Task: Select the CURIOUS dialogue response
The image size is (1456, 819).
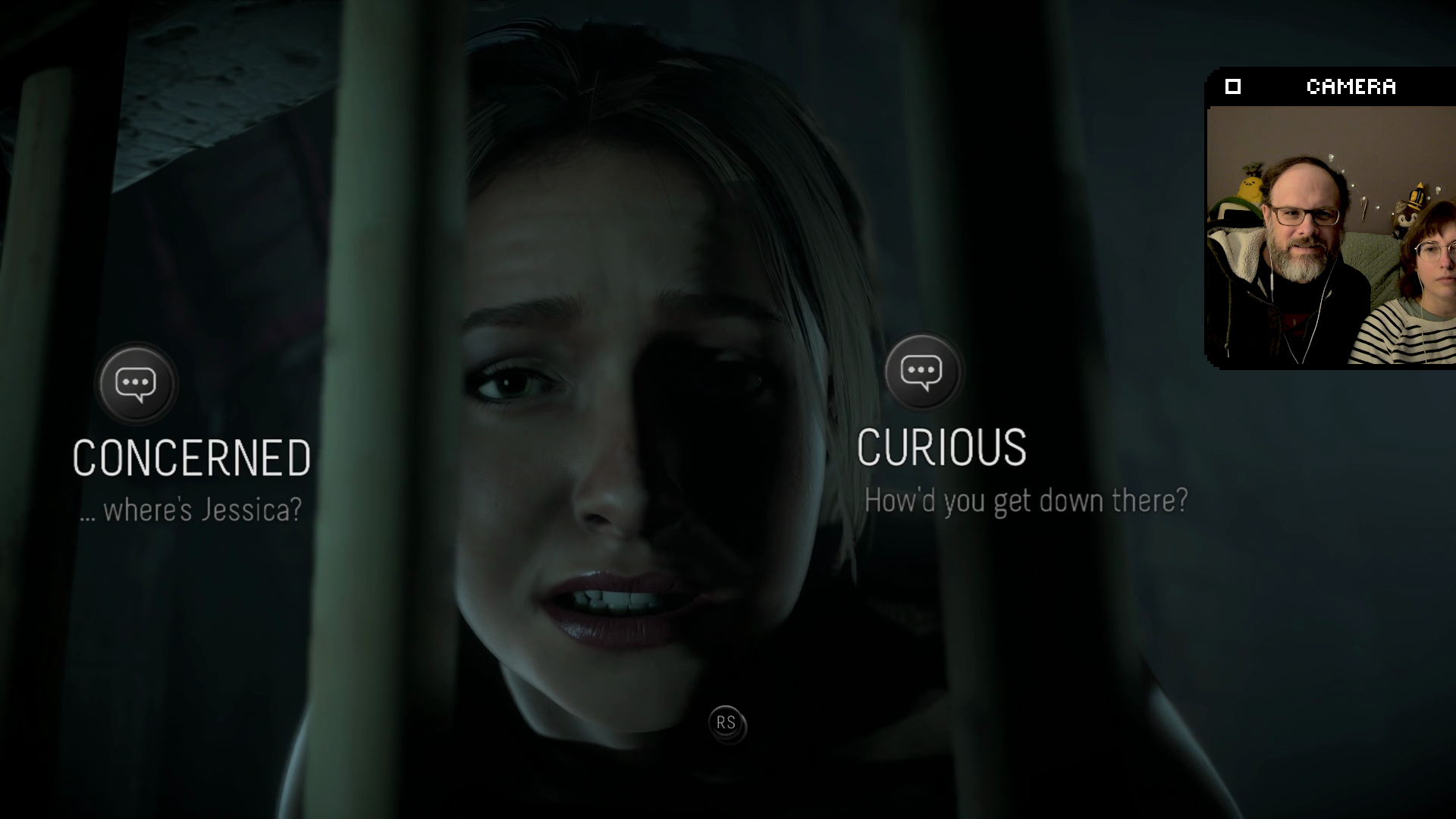Action: click(x=941, y=447)
